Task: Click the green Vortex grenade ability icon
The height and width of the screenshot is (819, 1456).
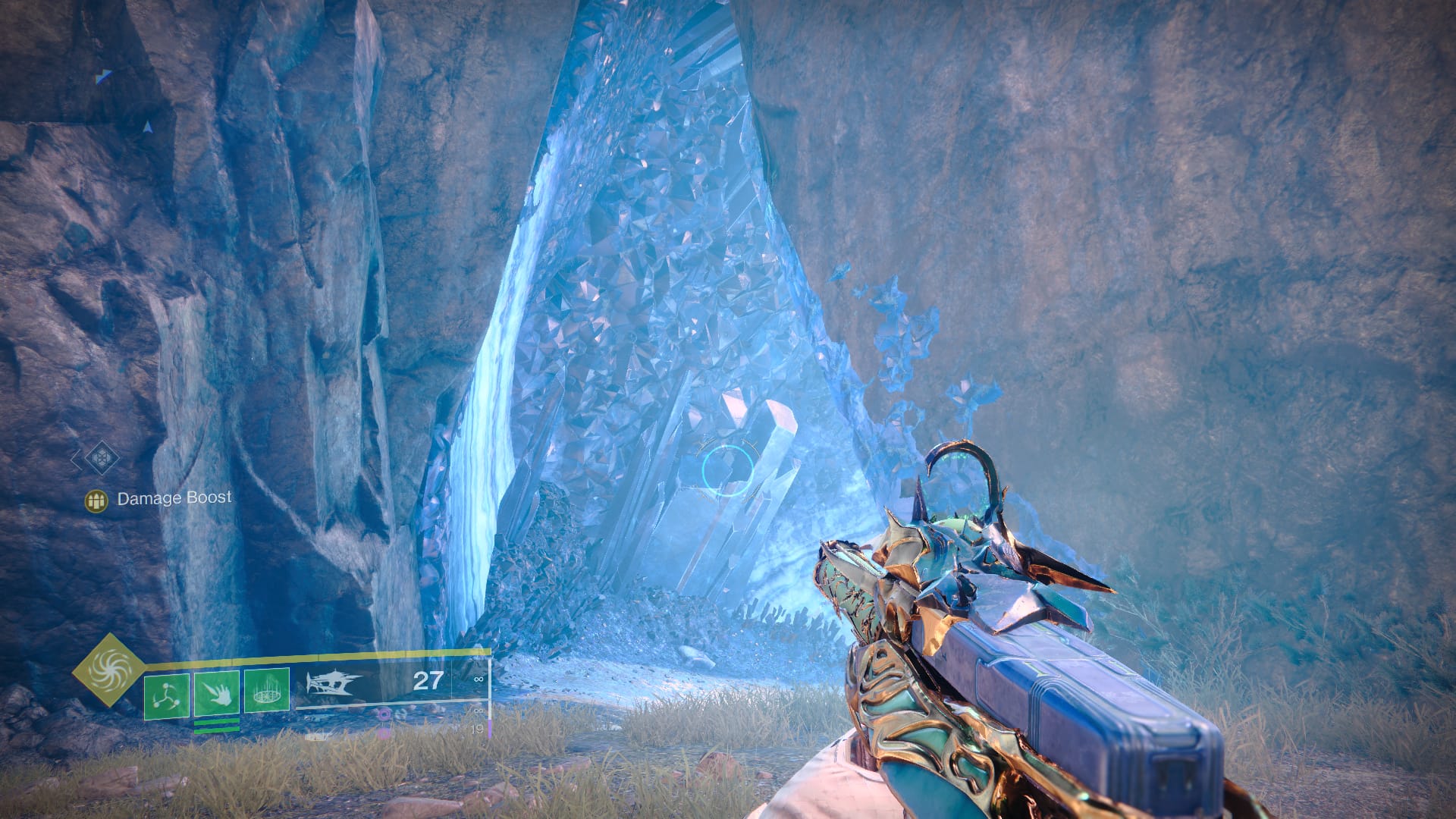Action: click(x=167, y=695)
